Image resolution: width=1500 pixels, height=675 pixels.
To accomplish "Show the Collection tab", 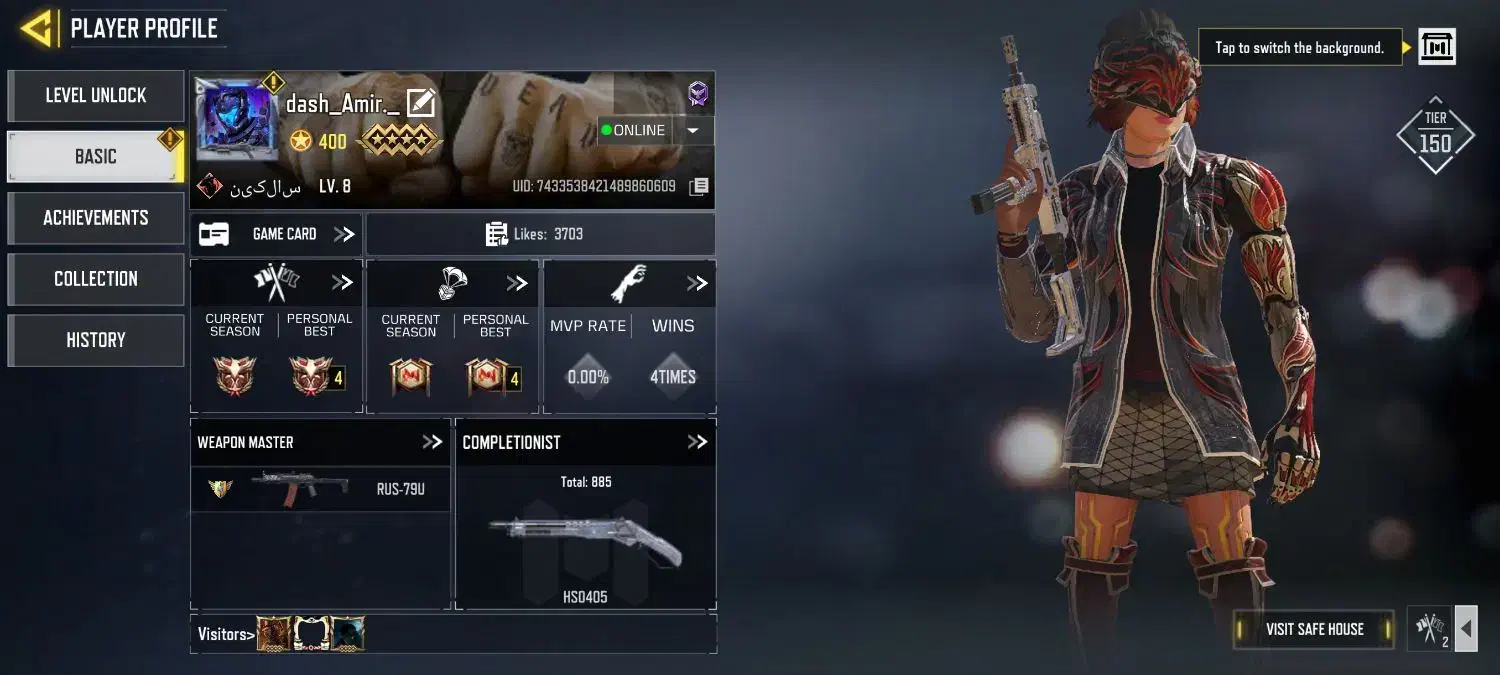I will tap(96, 279).
